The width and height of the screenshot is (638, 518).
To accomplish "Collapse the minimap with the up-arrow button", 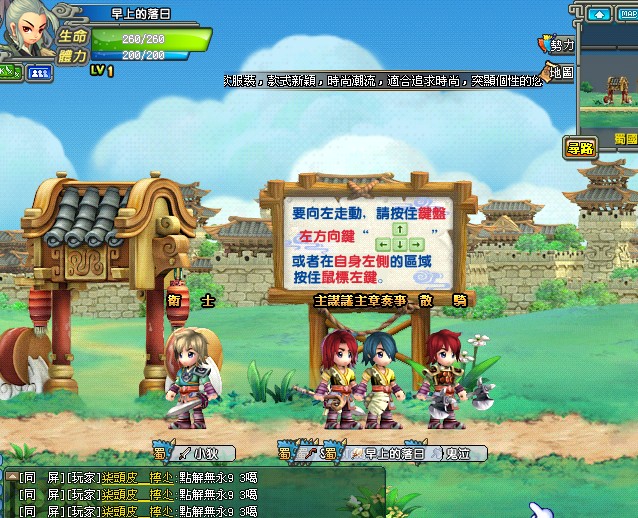I will pyautogui.click(x=599, y=15).
